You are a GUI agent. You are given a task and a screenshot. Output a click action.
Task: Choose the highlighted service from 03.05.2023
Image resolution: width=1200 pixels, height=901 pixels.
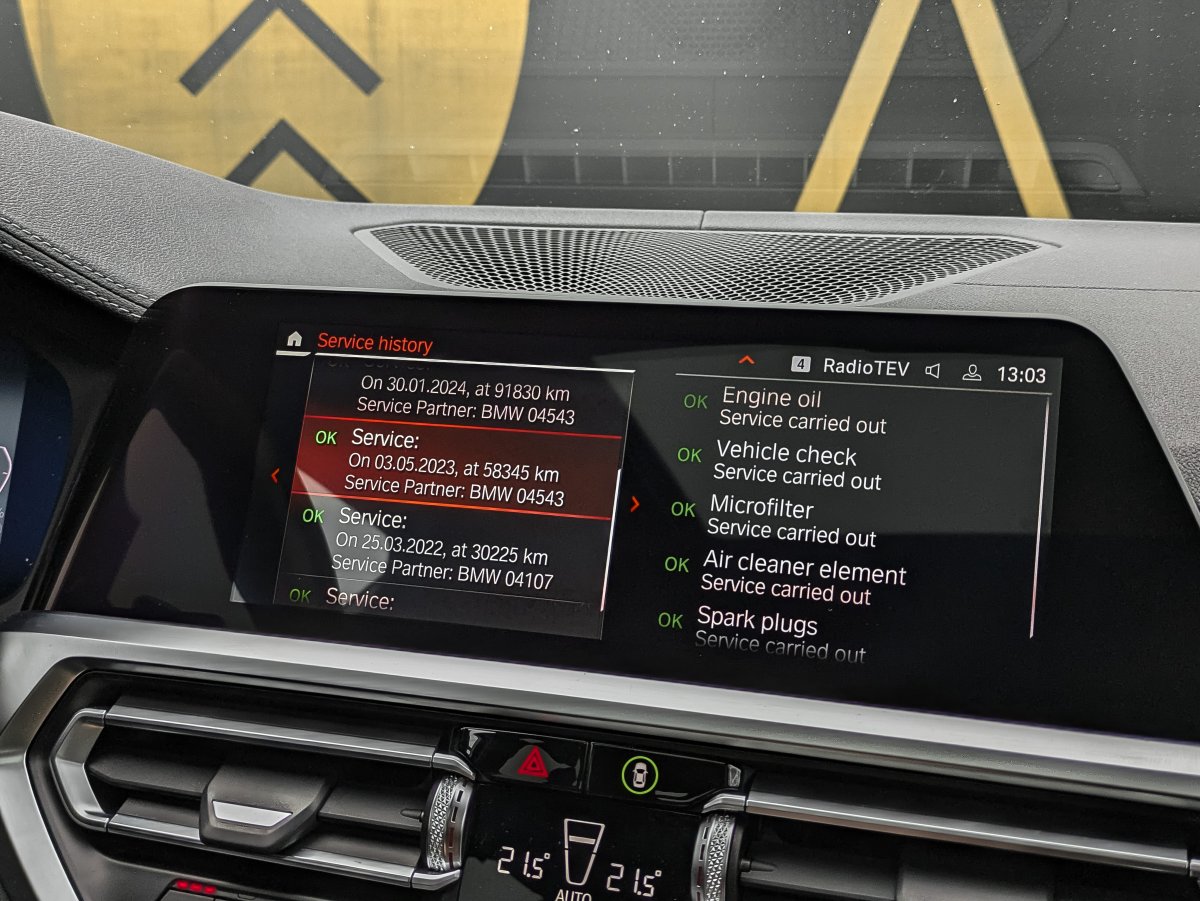click(x=455, y=469)
